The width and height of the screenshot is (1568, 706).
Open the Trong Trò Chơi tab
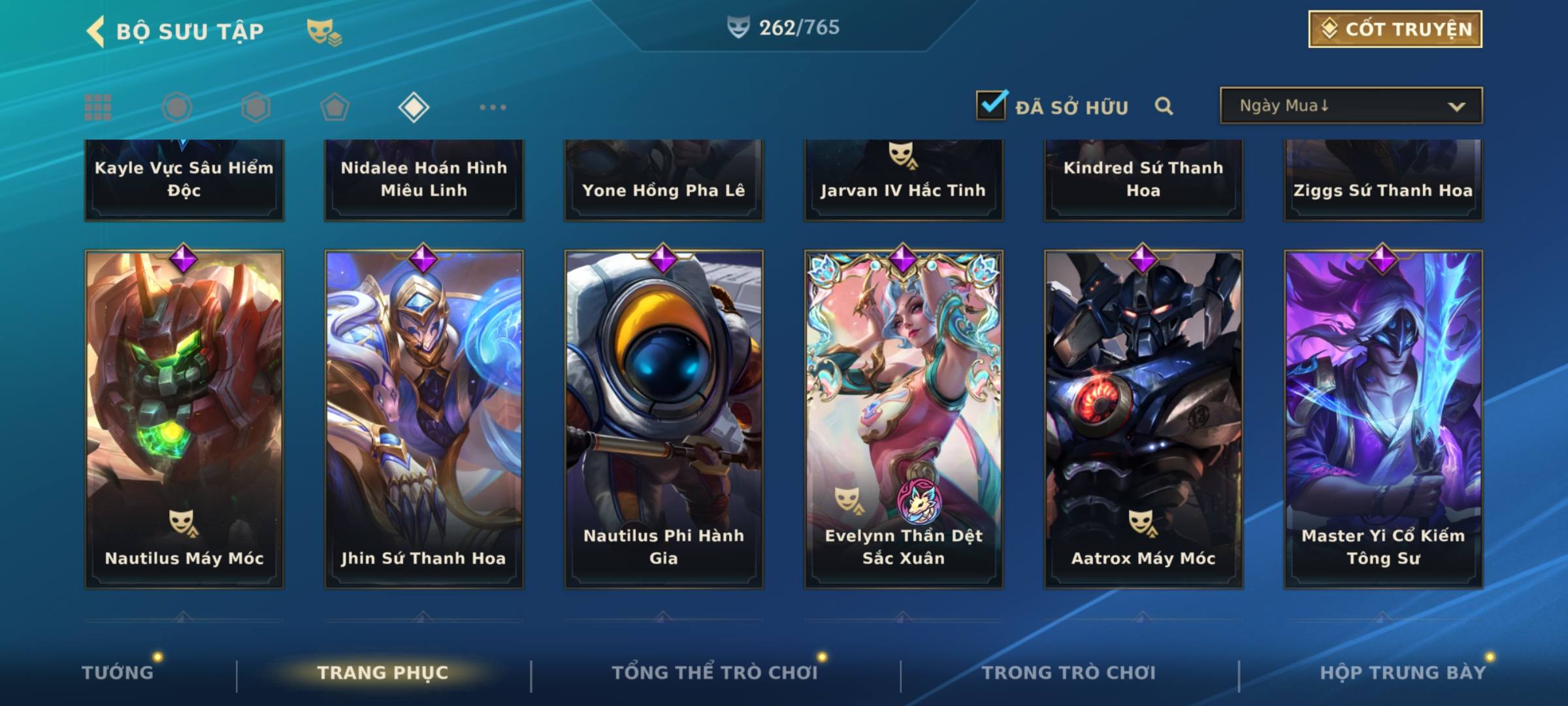1069,673
